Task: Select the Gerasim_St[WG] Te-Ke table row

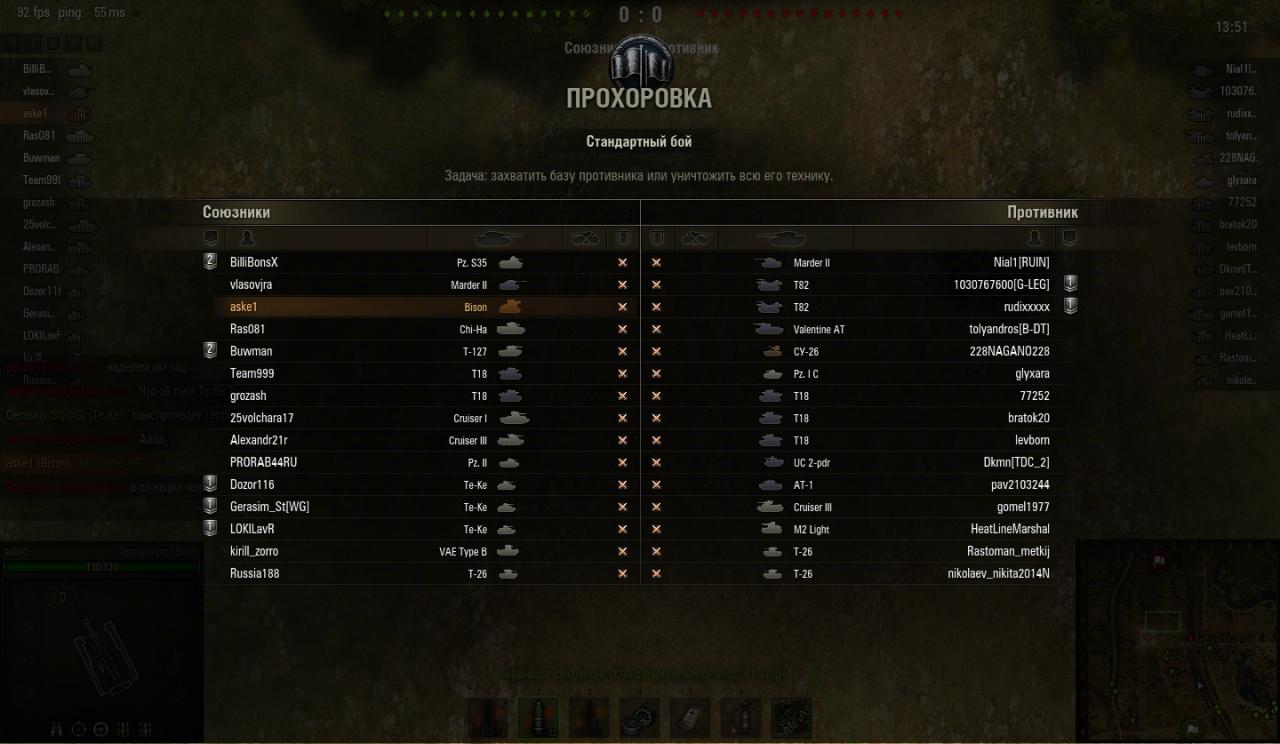Action: coord(420,507)
